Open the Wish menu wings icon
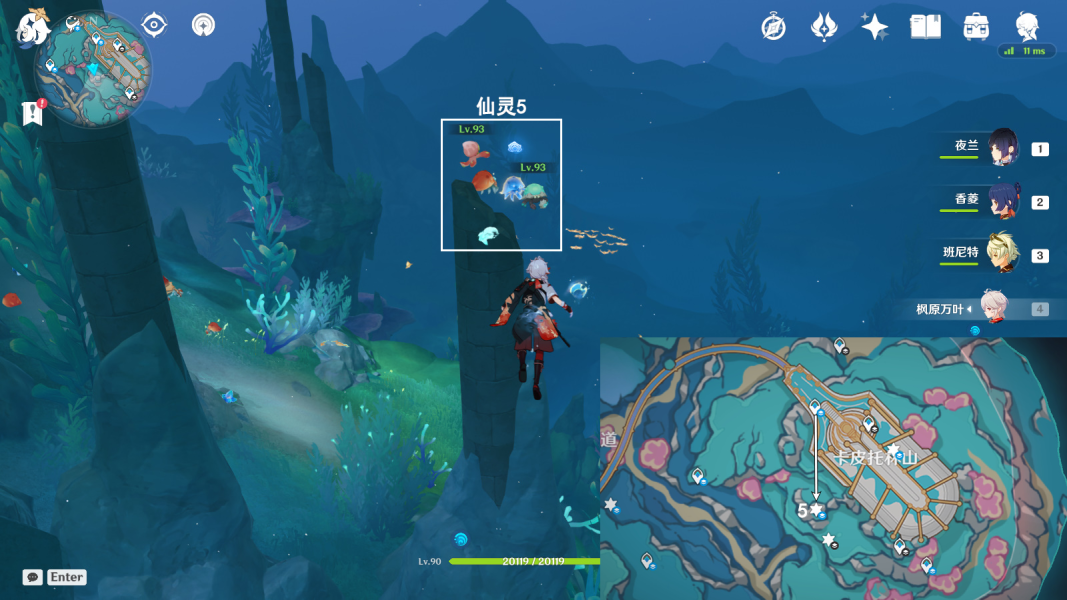 tap(824, 27)
